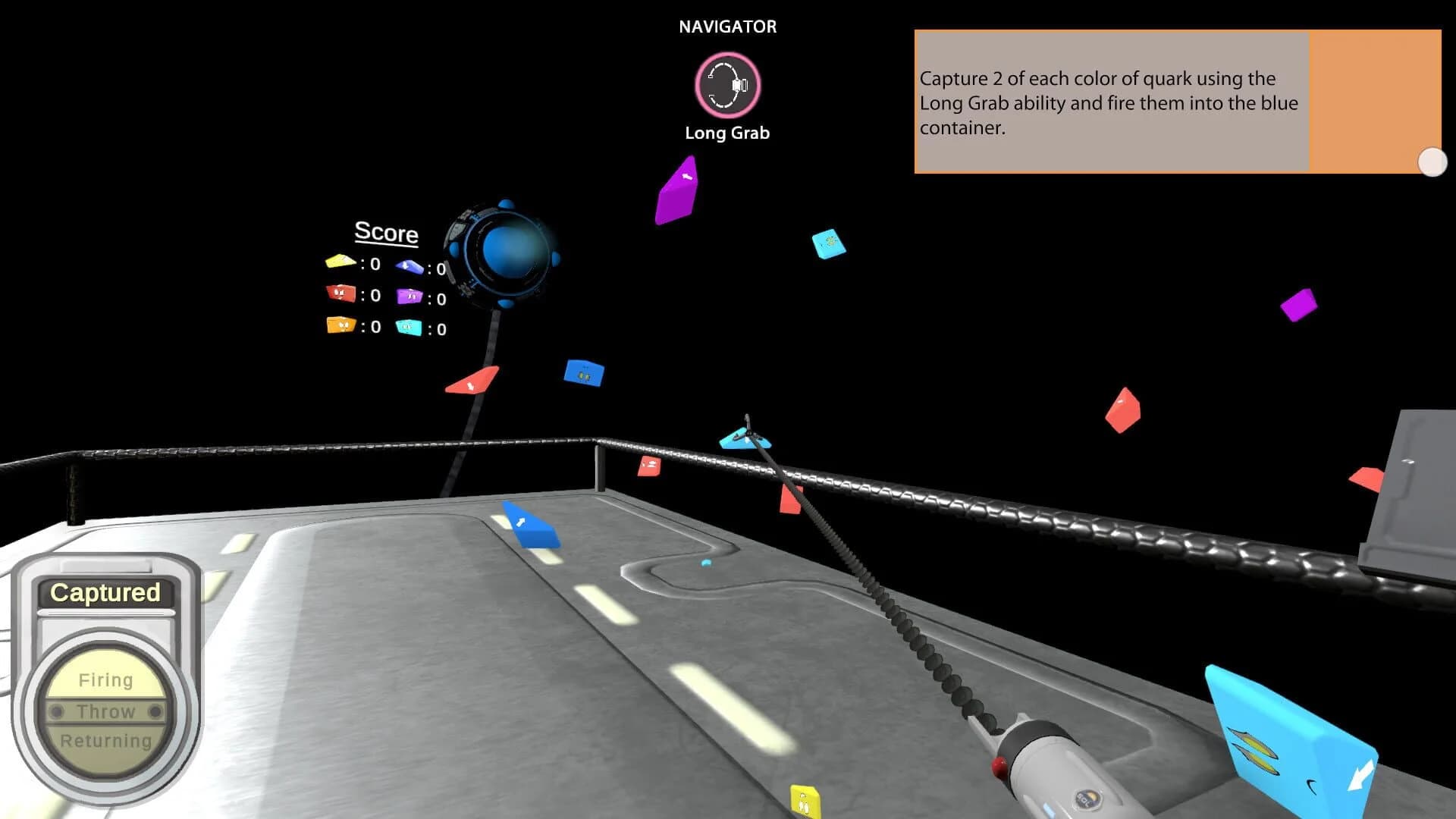Select the Long Grab navigator icon

(727, 86)
